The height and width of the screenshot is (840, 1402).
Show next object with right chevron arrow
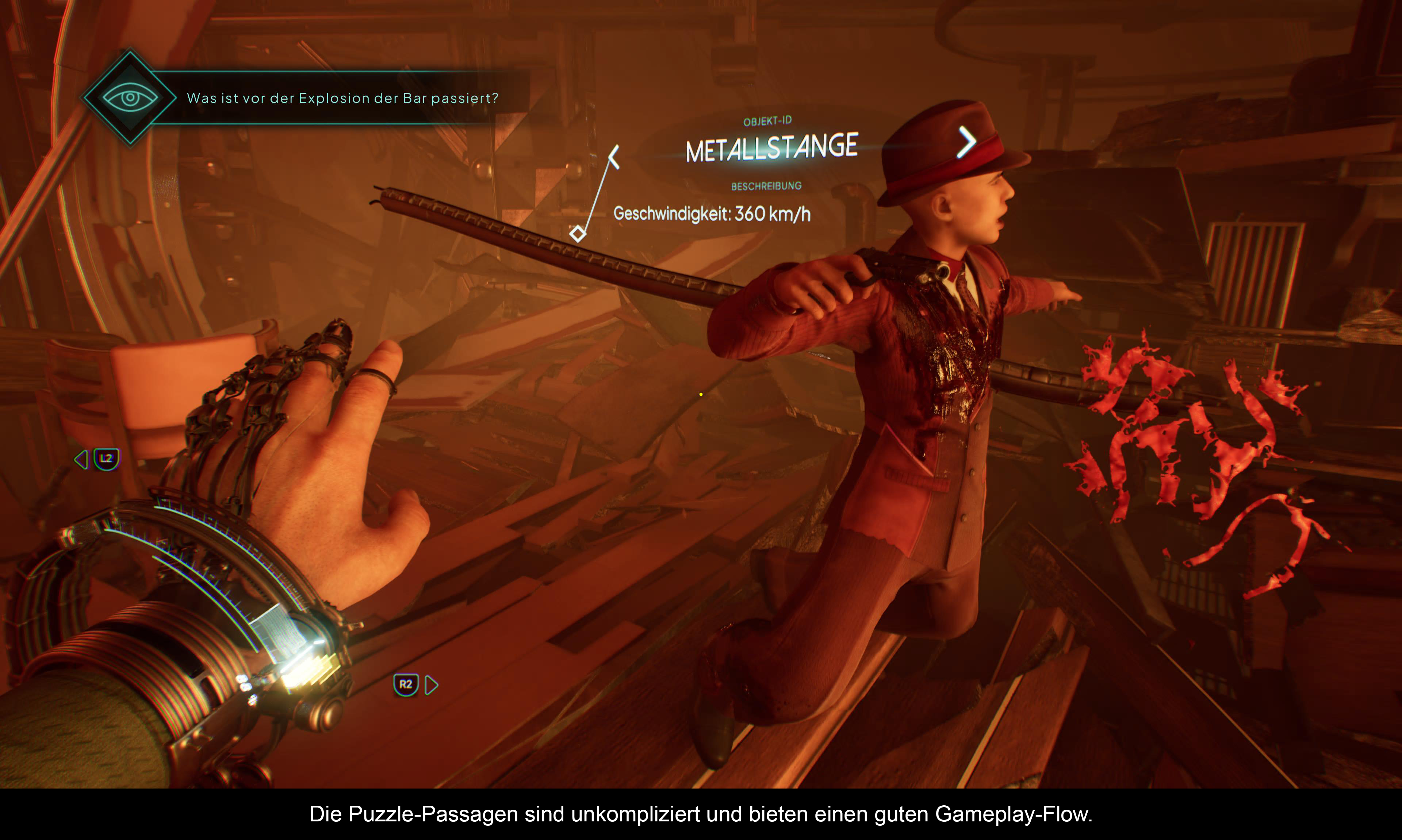click(x=966, y=142)
